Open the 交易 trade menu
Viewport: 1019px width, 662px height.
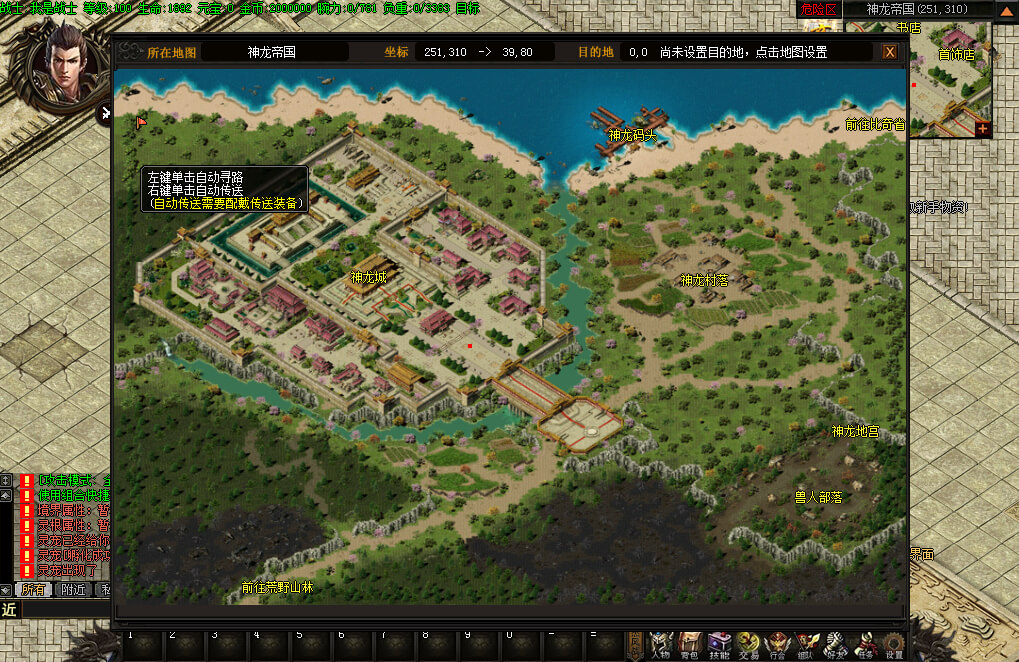click(x=748, y=645)
